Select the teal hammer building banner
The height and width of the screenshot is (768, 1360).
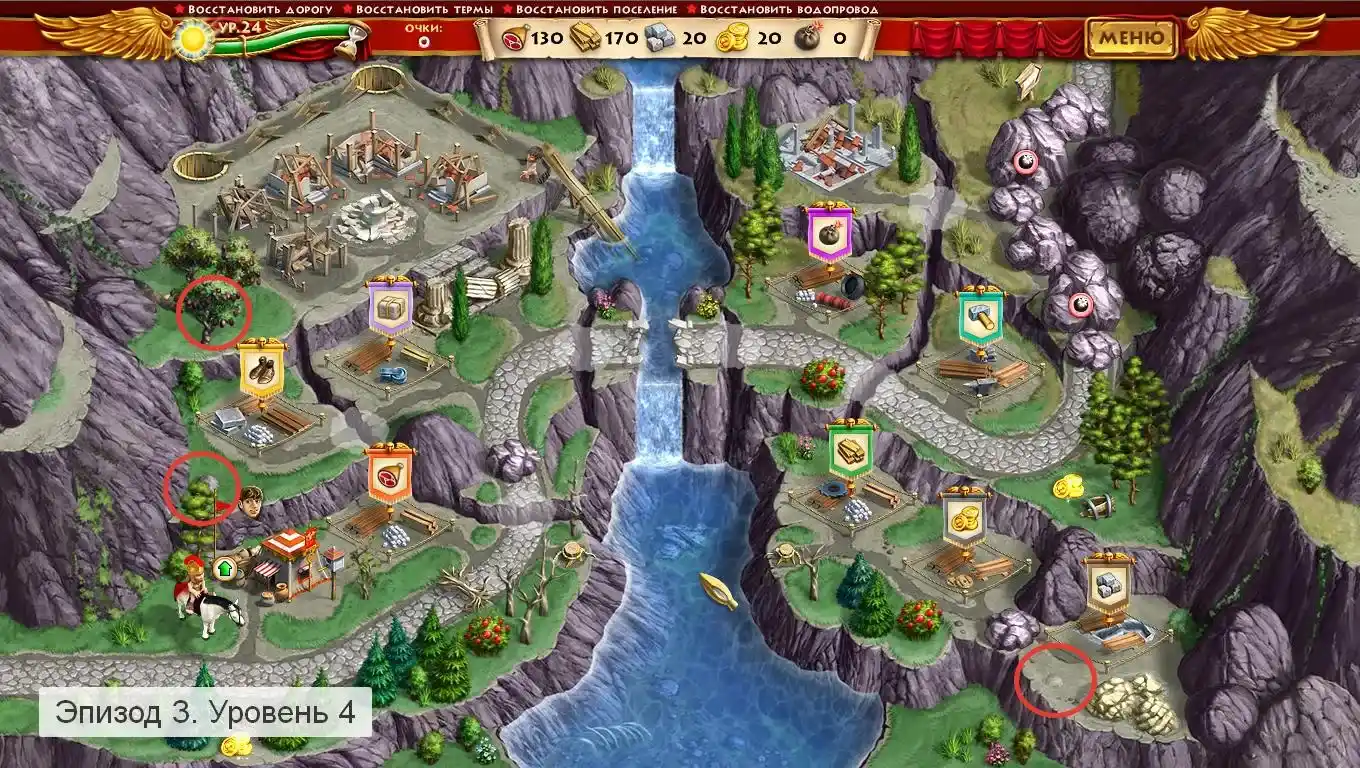coord(981,319)
